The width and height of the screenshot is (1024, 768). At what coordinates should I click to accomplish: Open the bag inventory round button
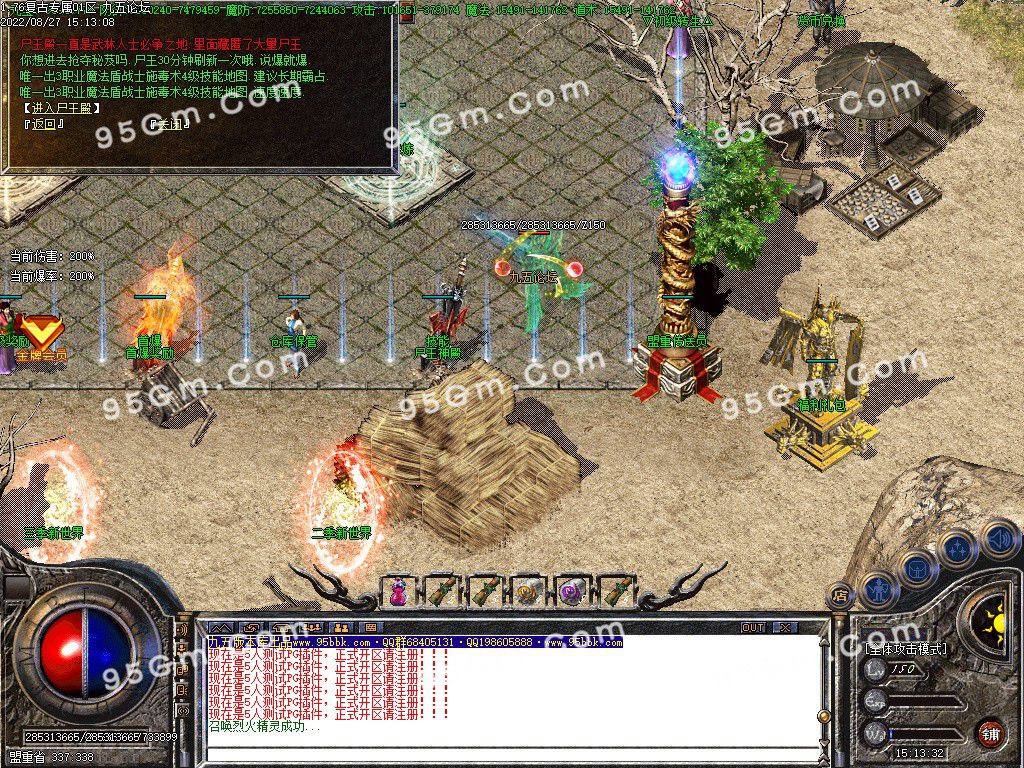coord(917,570)
